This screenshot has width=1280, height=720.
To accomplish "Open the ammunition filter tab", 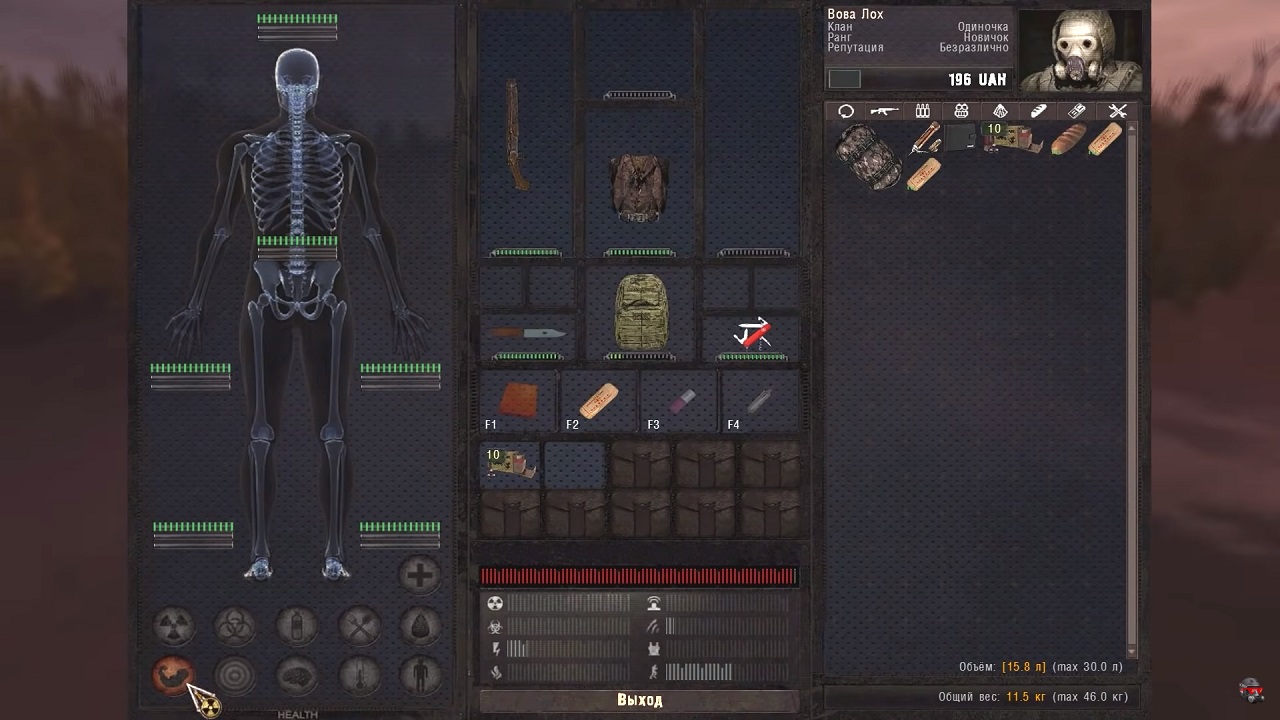I will click(923, 111).
